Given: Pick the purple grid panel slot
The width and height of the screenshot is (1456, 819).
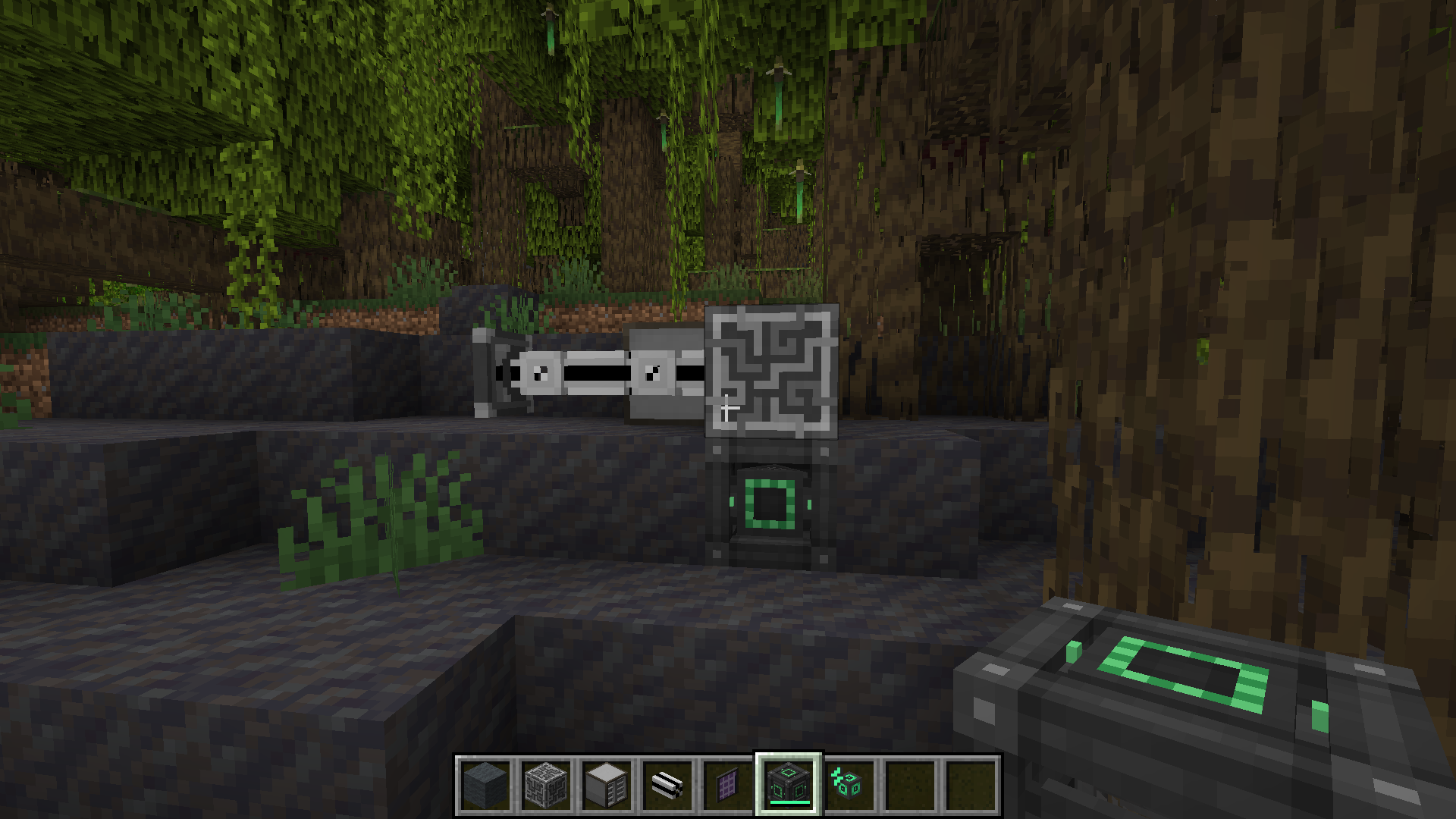Looking at the screenshot, I should click(728, 785).
